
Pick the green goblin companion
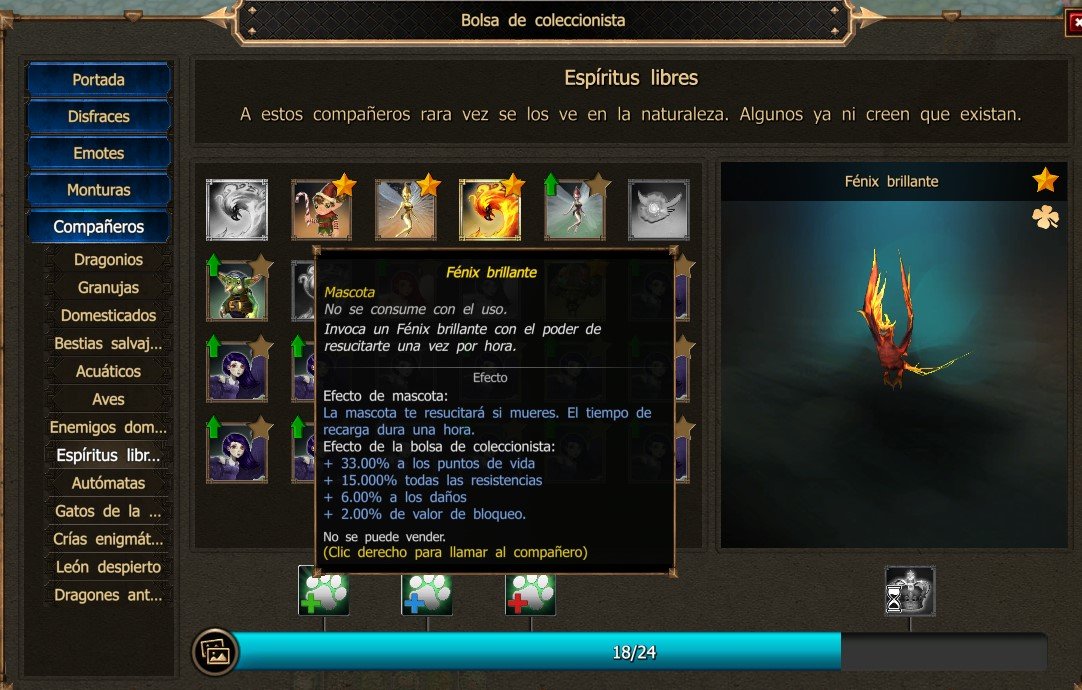tap(237, 288)
